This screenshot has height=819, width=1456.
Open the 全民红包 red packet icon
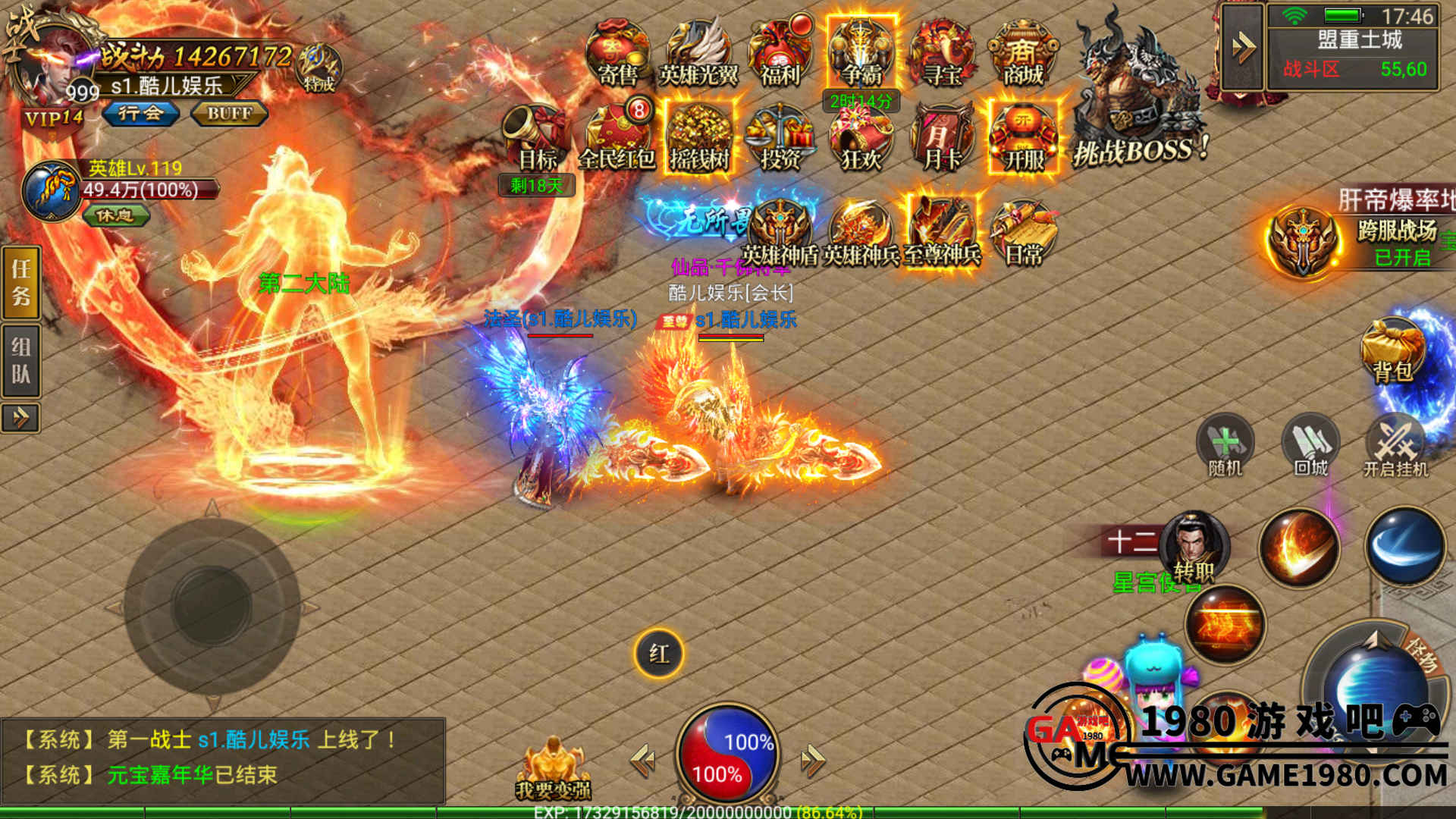[617, 138]
